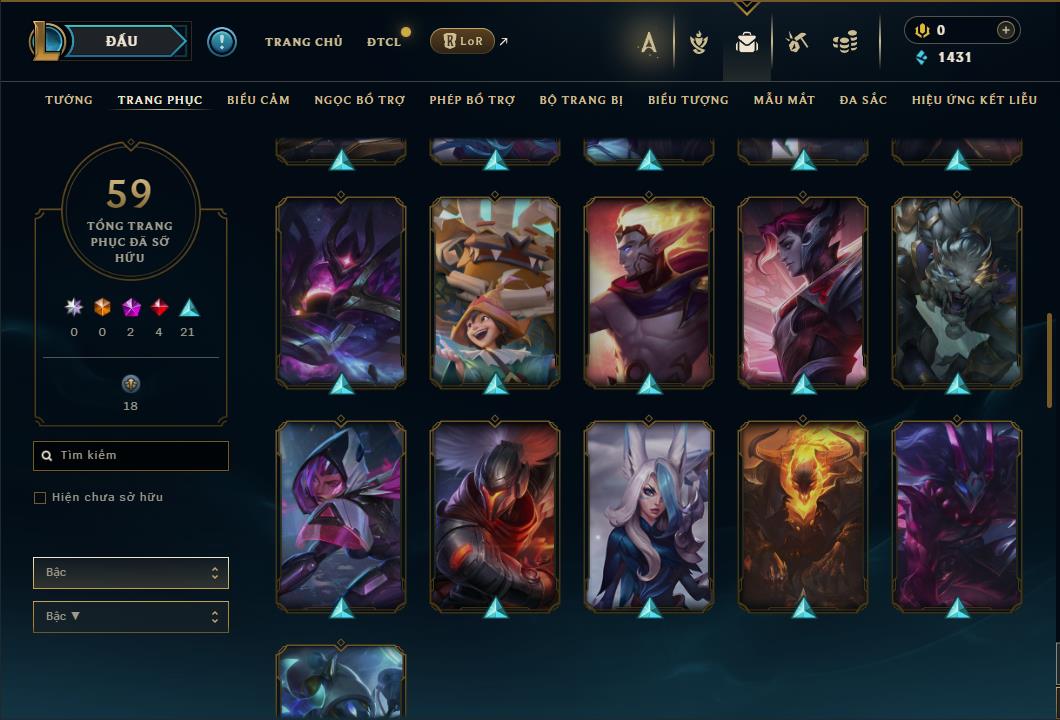Switch to the BỘ TRANG BỊ tab

point(581,100)
